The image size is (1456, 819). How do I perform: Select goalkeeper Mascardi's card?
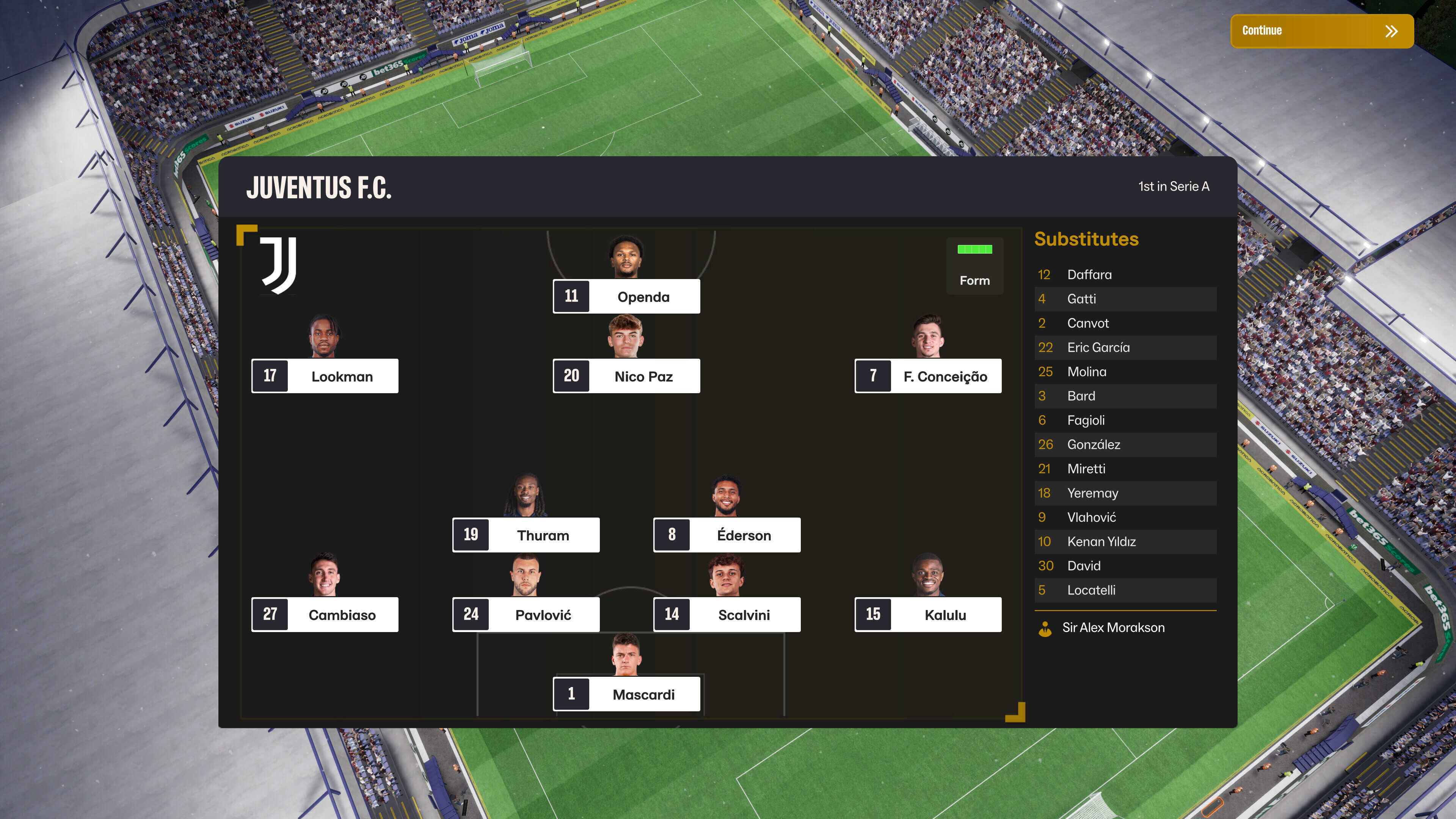(626, 694)
